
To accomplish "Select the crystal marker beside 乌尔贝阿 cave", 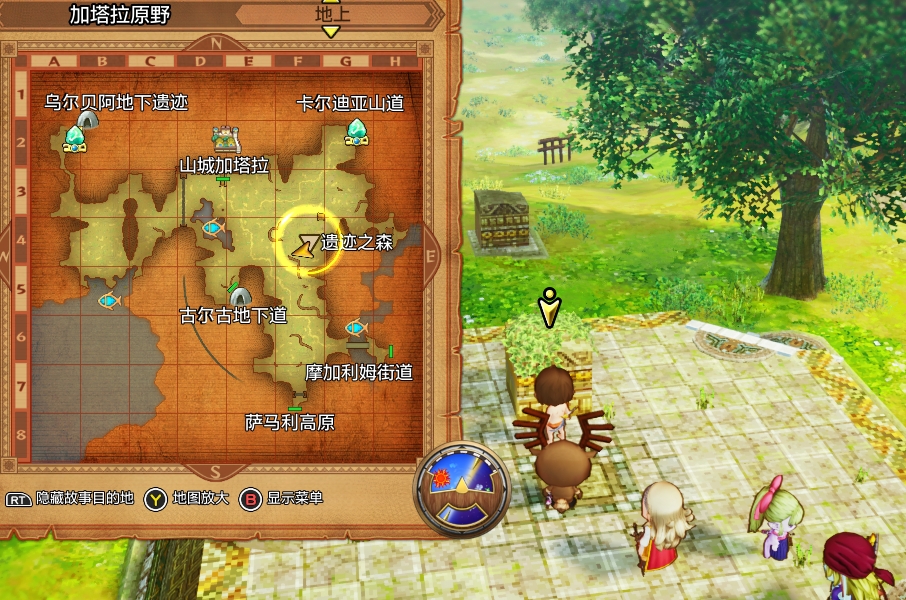I will pos(74,139).
